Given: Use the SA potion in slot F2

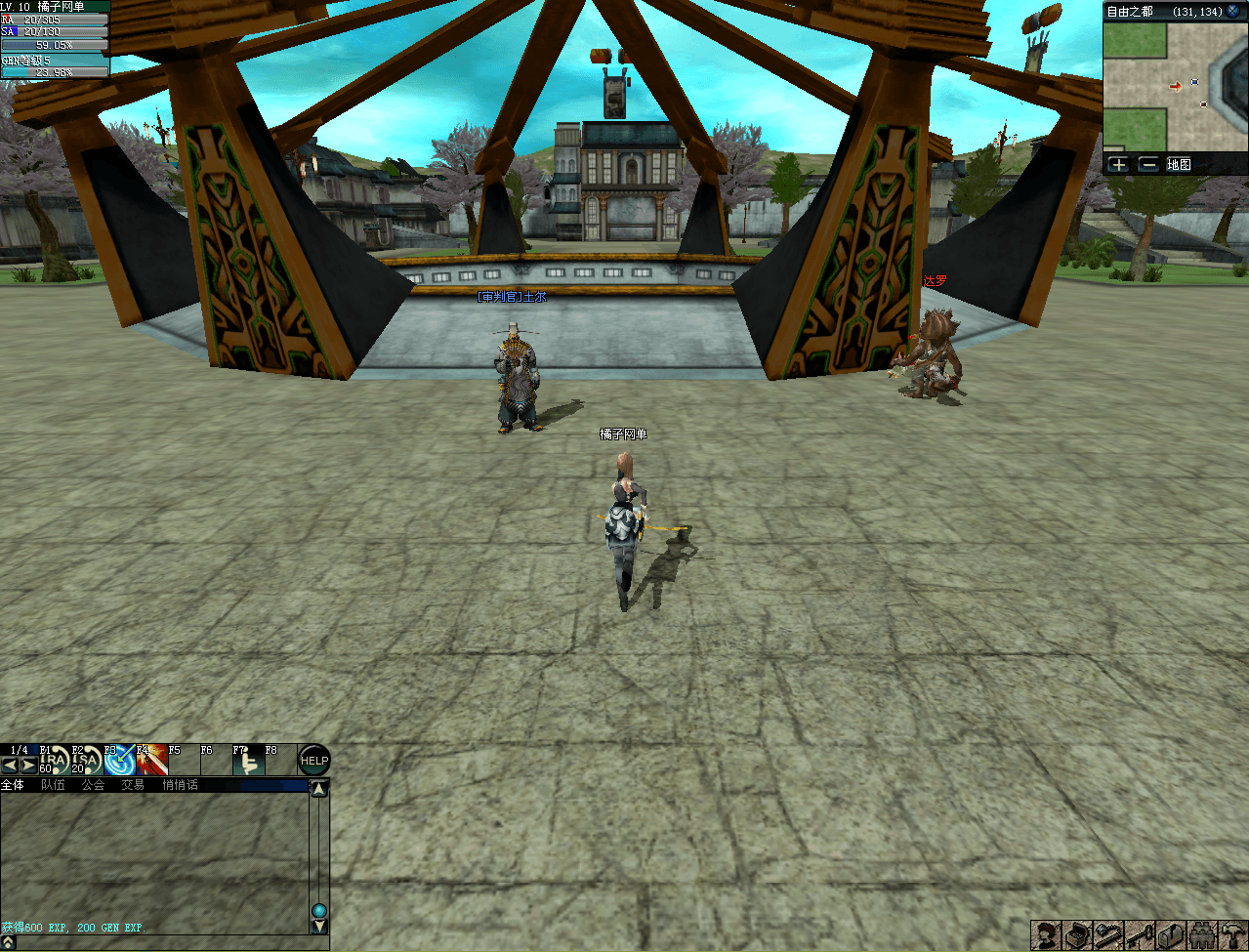Looking at the screenshot, I should coord(87,761).
